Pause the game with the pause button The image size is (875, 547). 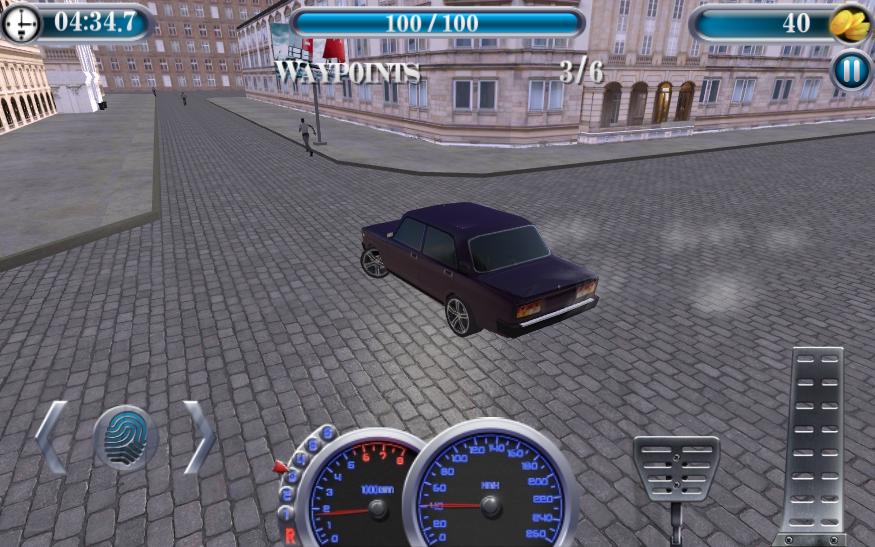[x=851, y=71]
